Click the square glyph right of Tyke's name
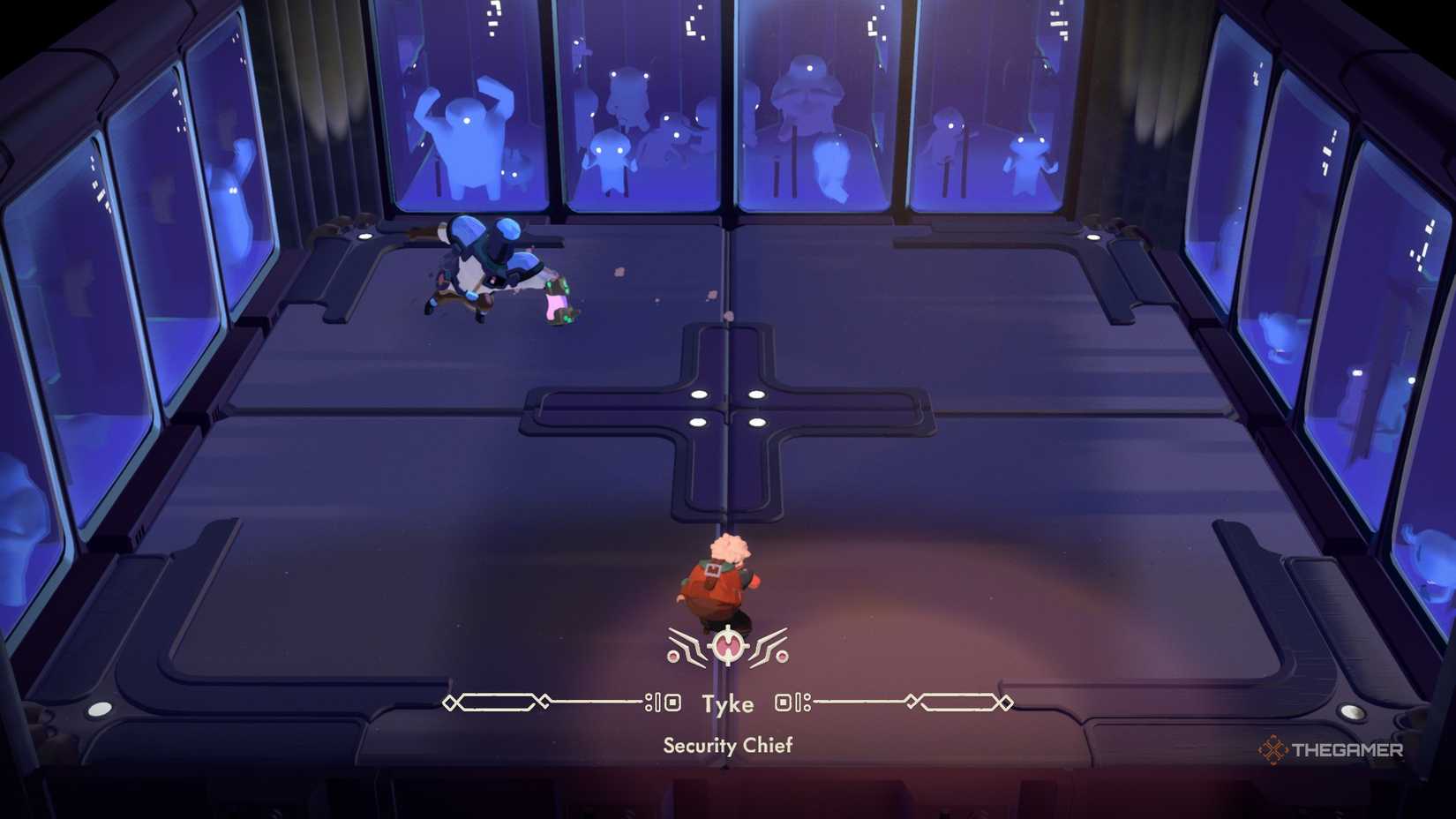1456x819 pixels. [784, 701]
